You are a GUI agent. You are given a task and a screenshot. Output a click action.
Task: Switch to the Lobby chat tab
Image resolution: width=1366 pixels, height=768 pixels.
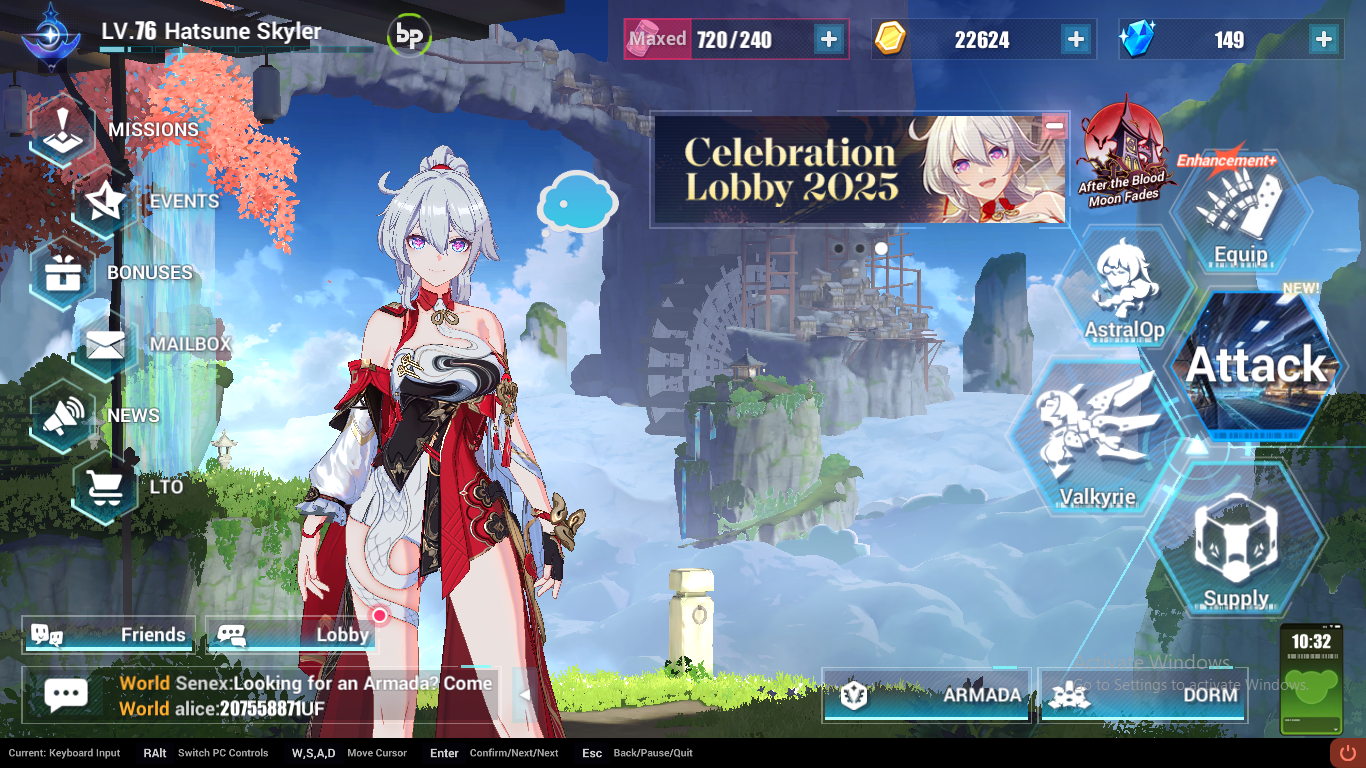290,634
